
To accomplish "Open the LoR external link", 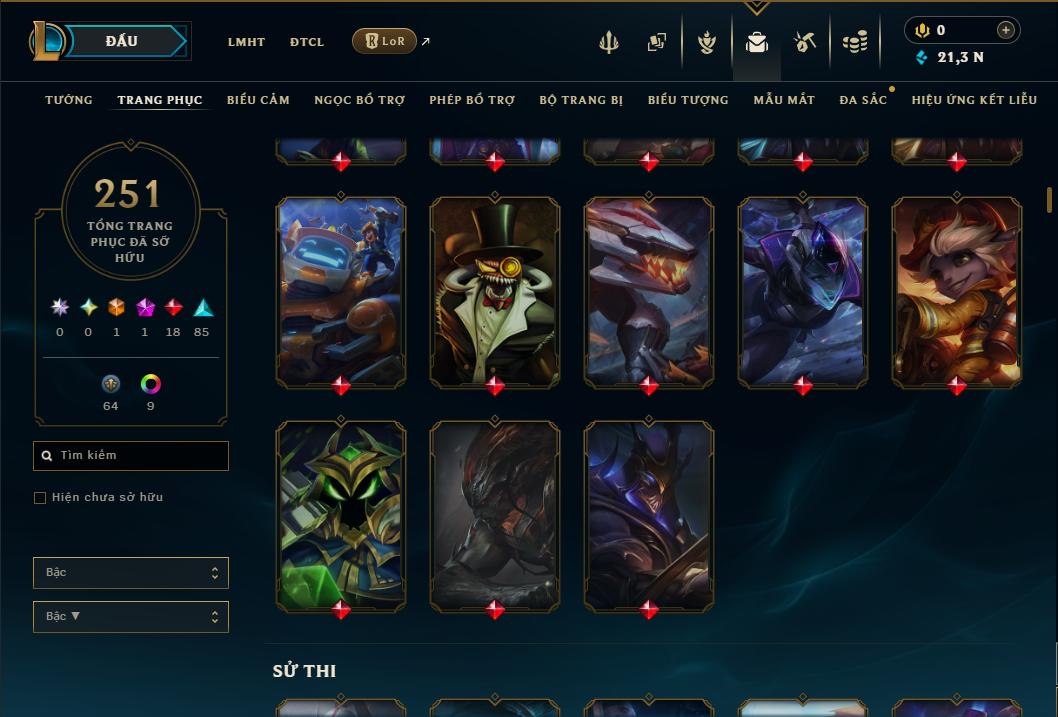I will pos(385,41).
